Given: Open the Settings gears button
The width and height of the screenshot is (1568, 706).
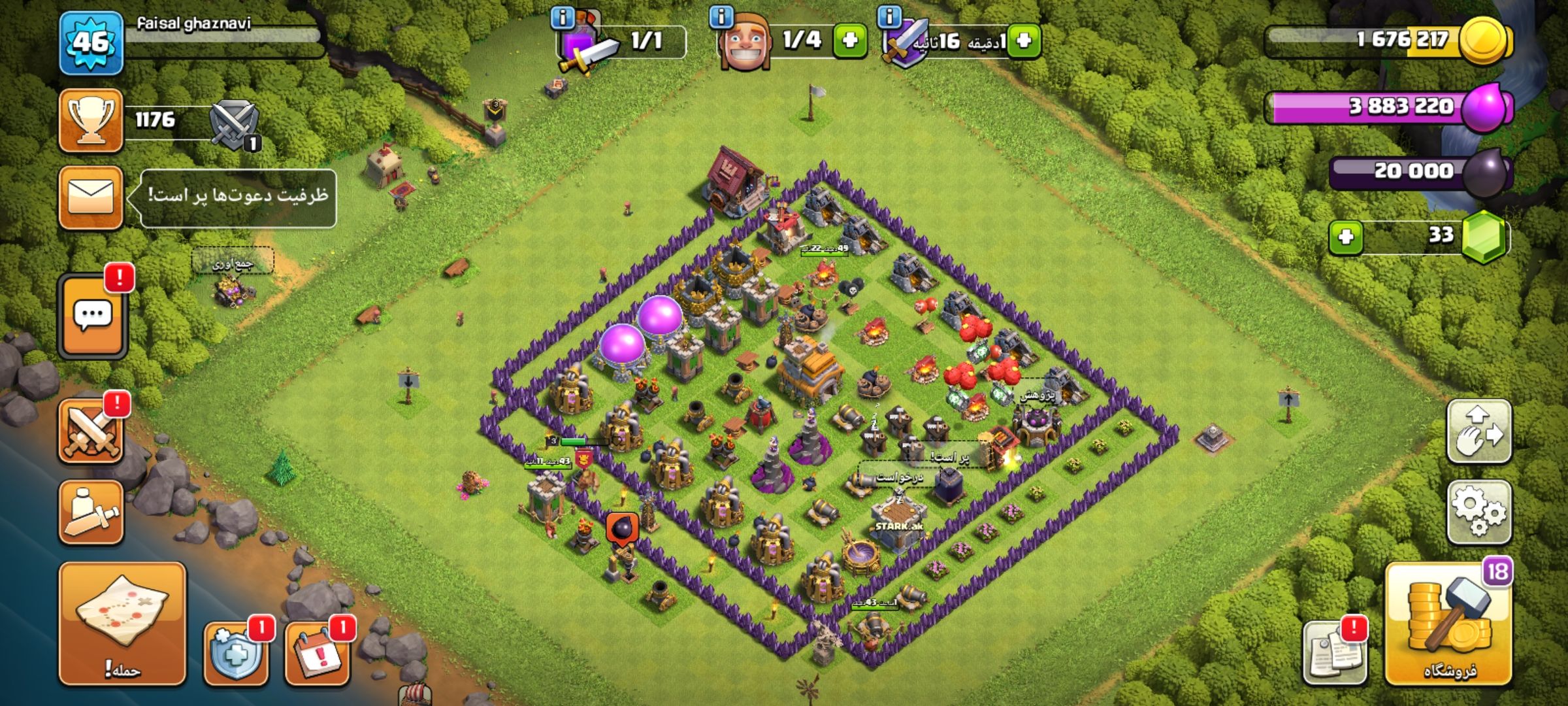Looking at the screenshot, I should pos(1479,512).
